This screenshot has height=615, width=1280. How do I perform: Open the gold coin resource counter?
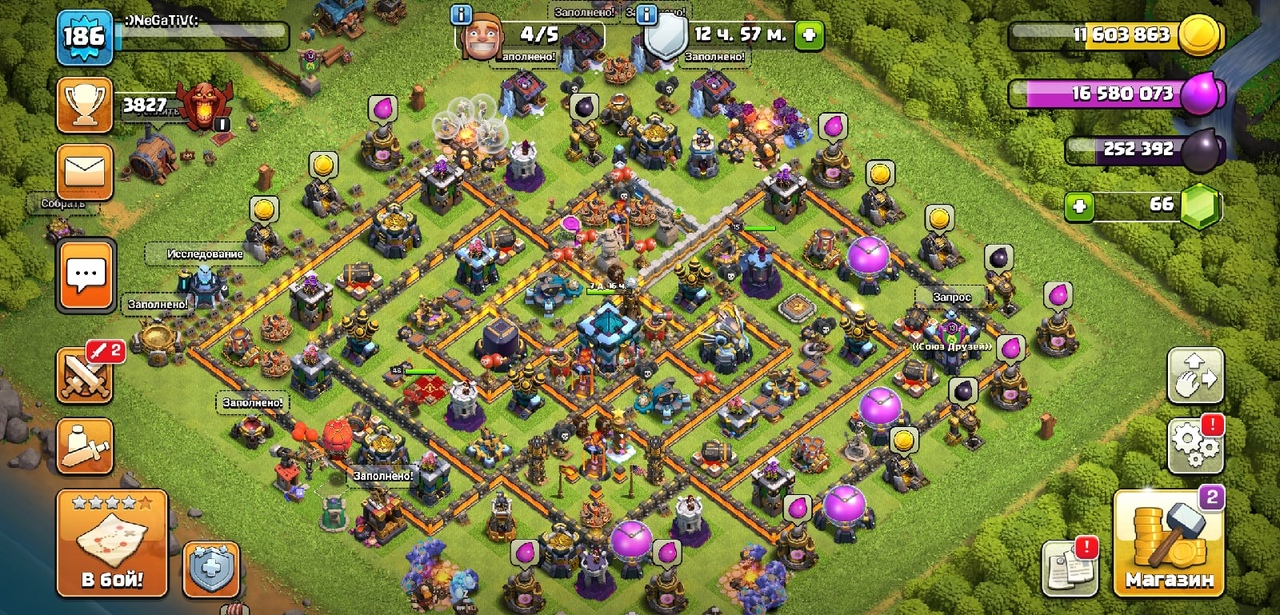[1200, 36]
